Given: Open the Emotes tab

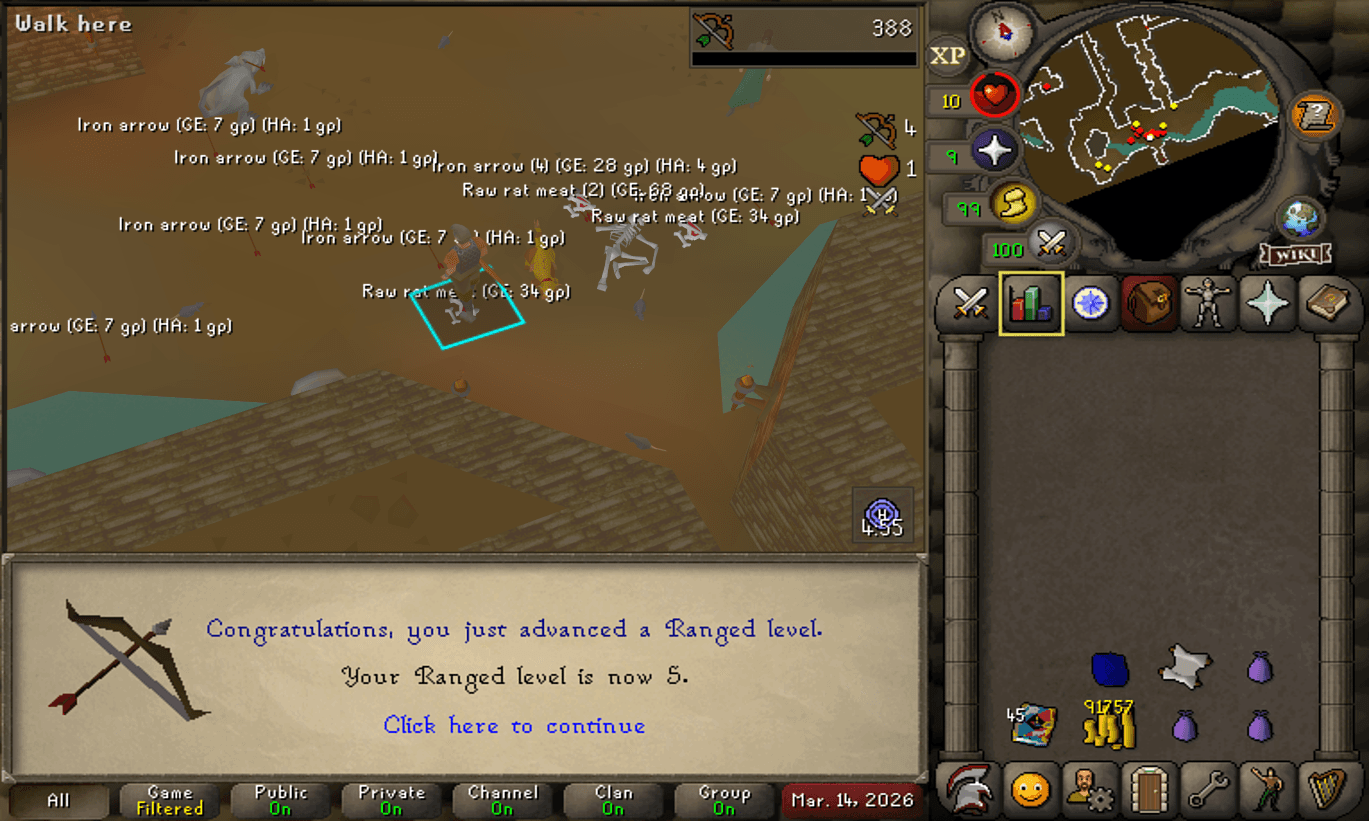Looking at the screenshot, I should pos(1267,791).
